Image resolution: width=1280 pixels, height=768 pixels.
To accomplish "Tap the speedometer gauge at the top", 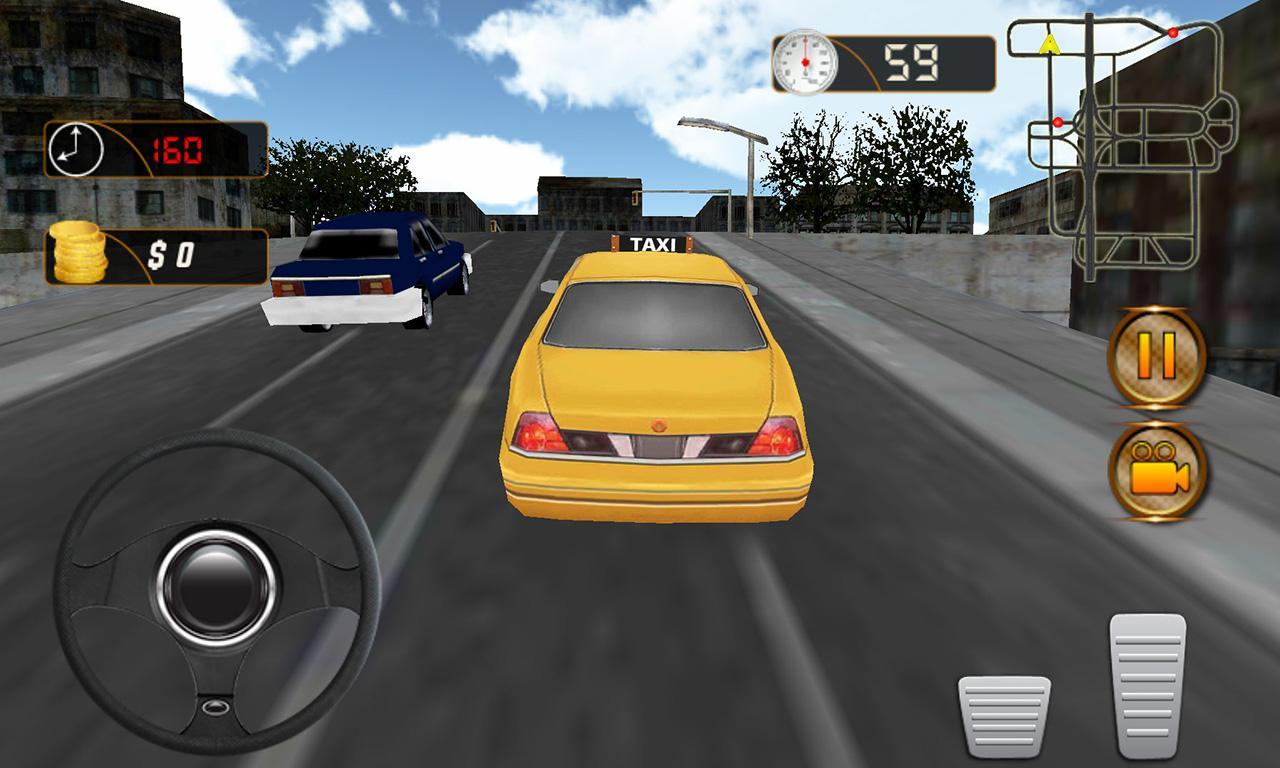I will (x=806, y=62).
